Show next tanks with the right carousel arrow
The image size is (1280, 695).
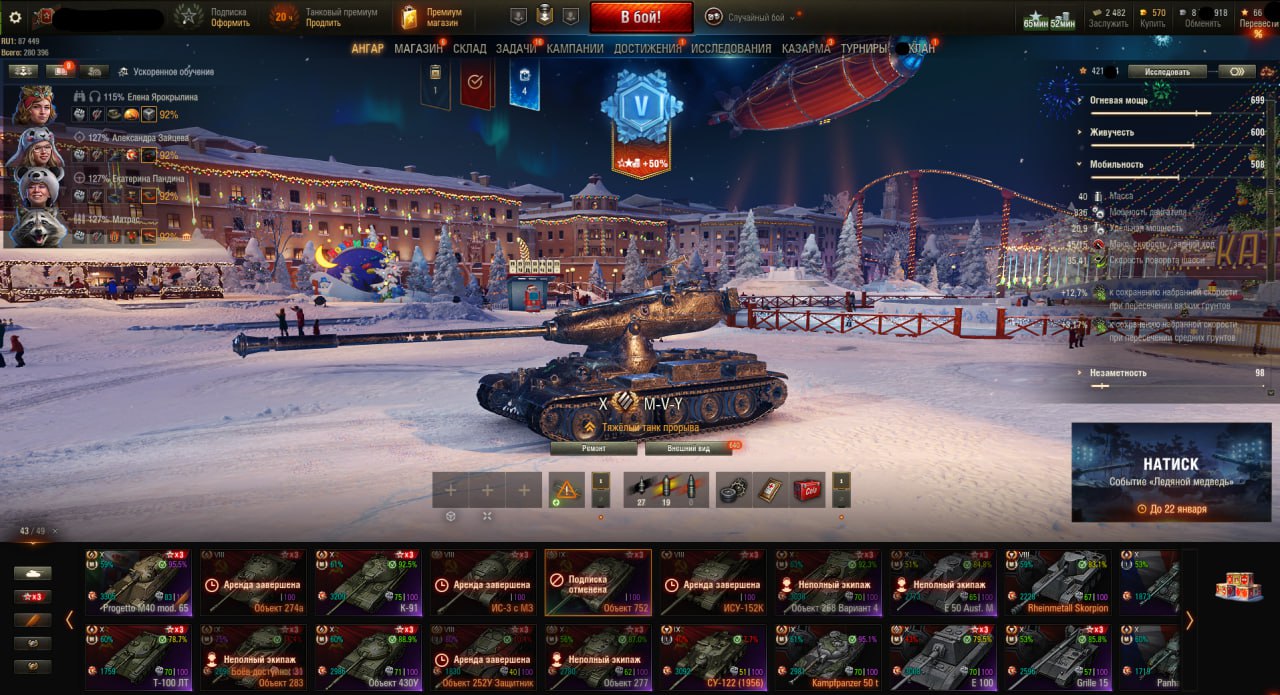[x=1189, y=620]
